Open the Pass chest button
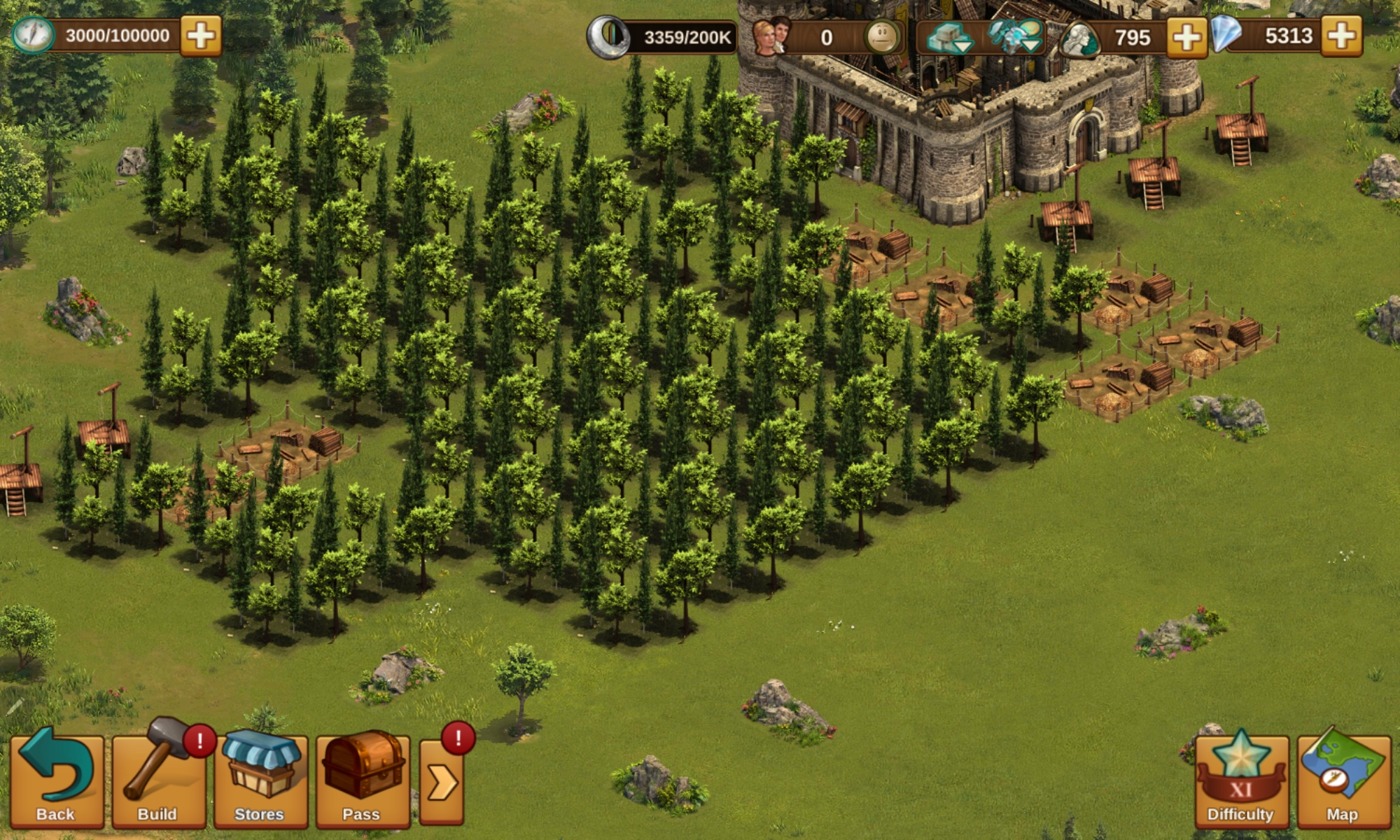The height and width of the screenshot is (840, 1400). (362, 780)
